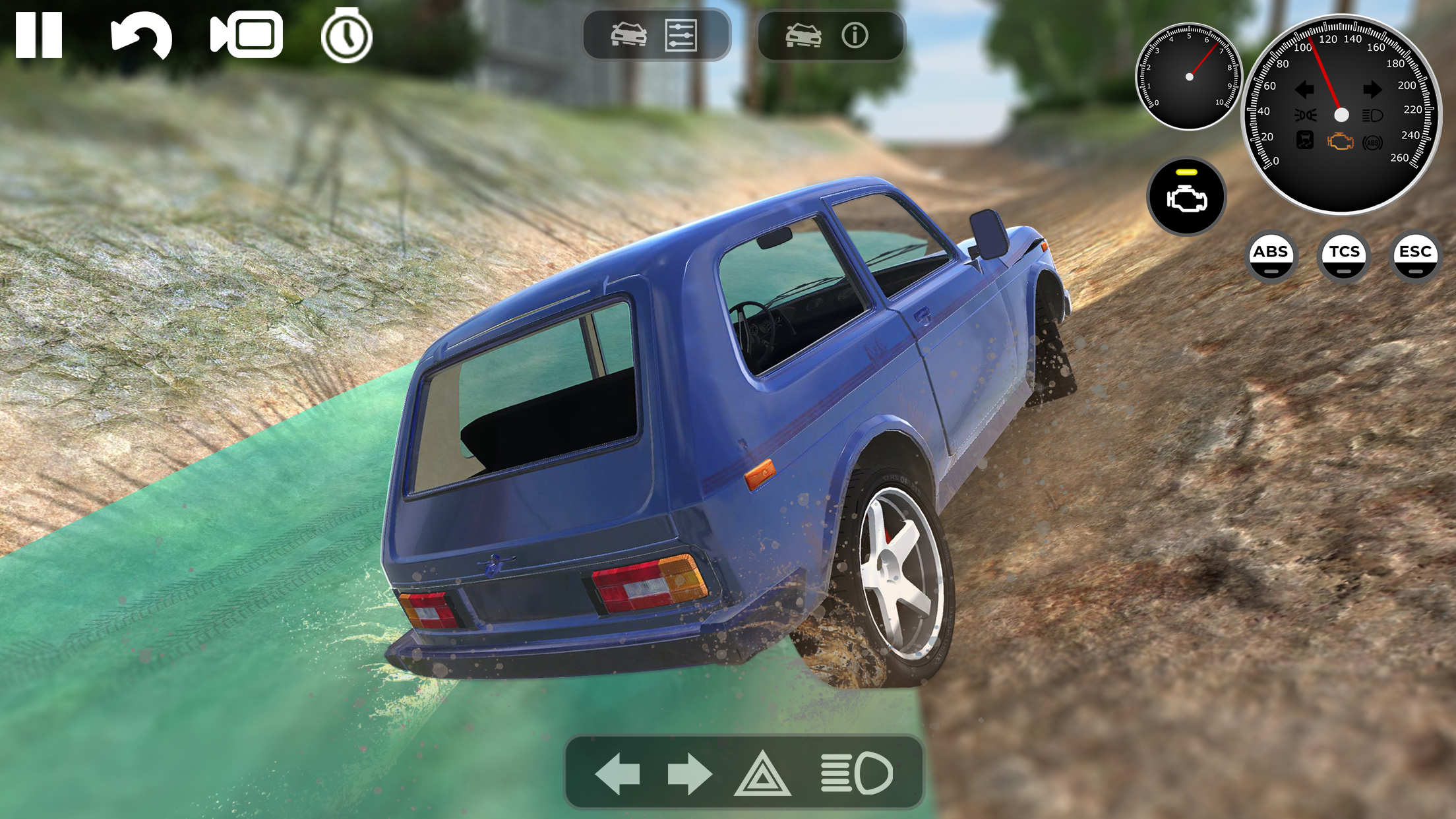The image size is (1456, 819).
Task: Toggle the TCS traction control
Action: tap(1343, 257)
